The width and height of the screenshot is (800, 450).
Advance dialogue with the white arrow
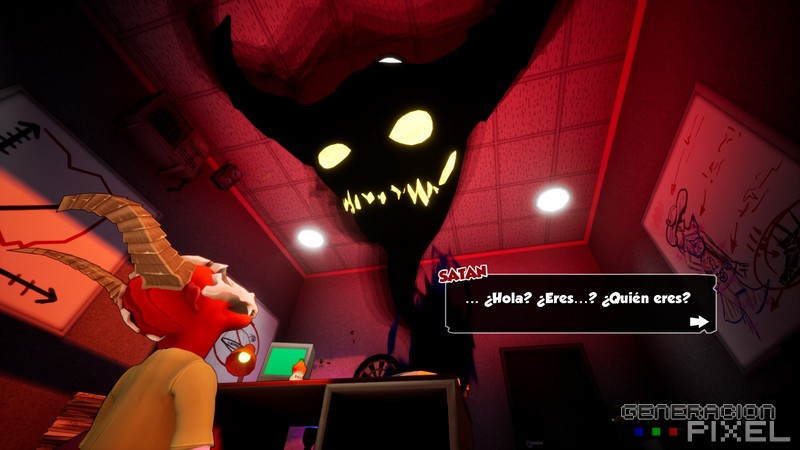(x=699, y=322)
